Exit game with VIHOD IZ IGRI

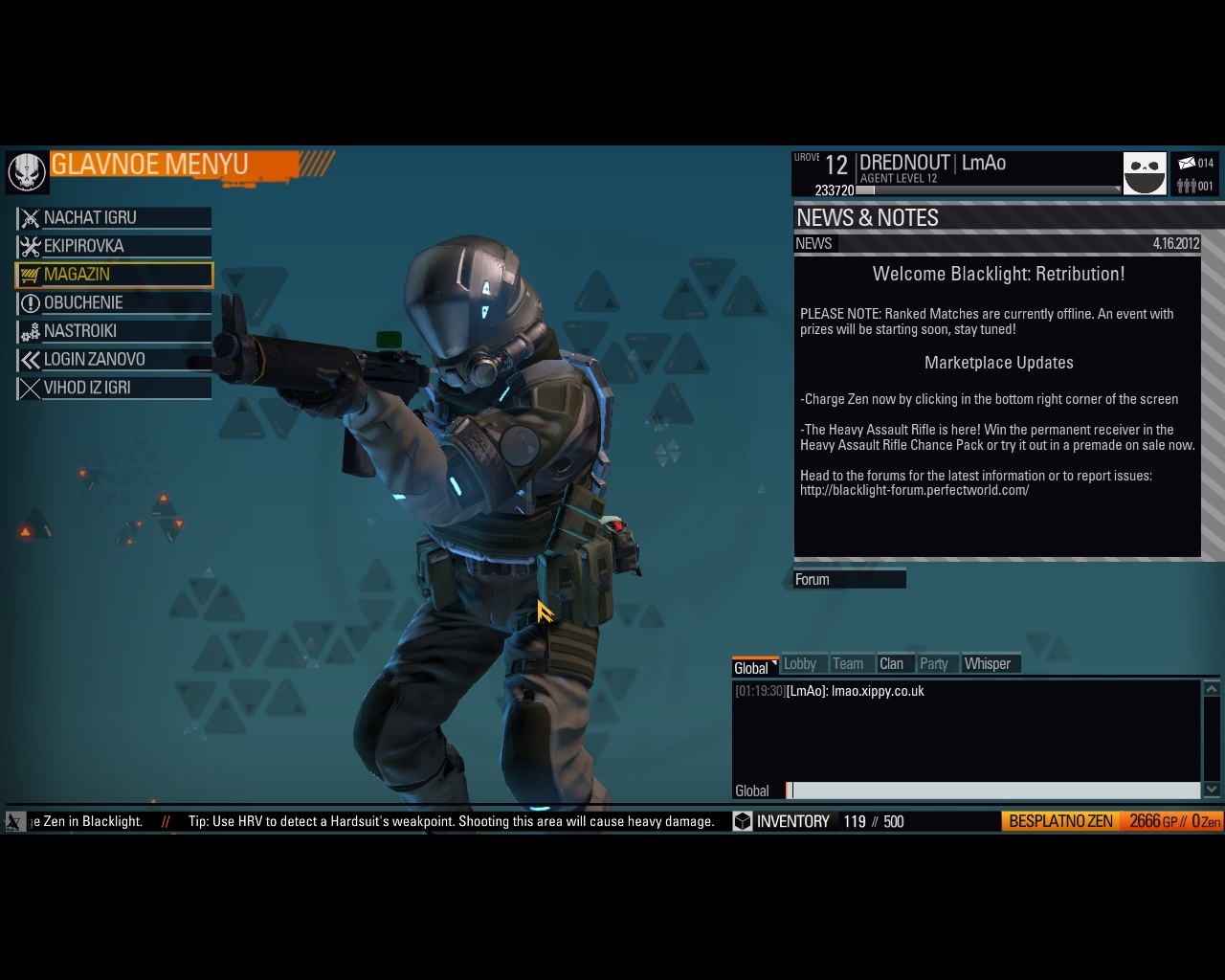[x=114, y=388]
